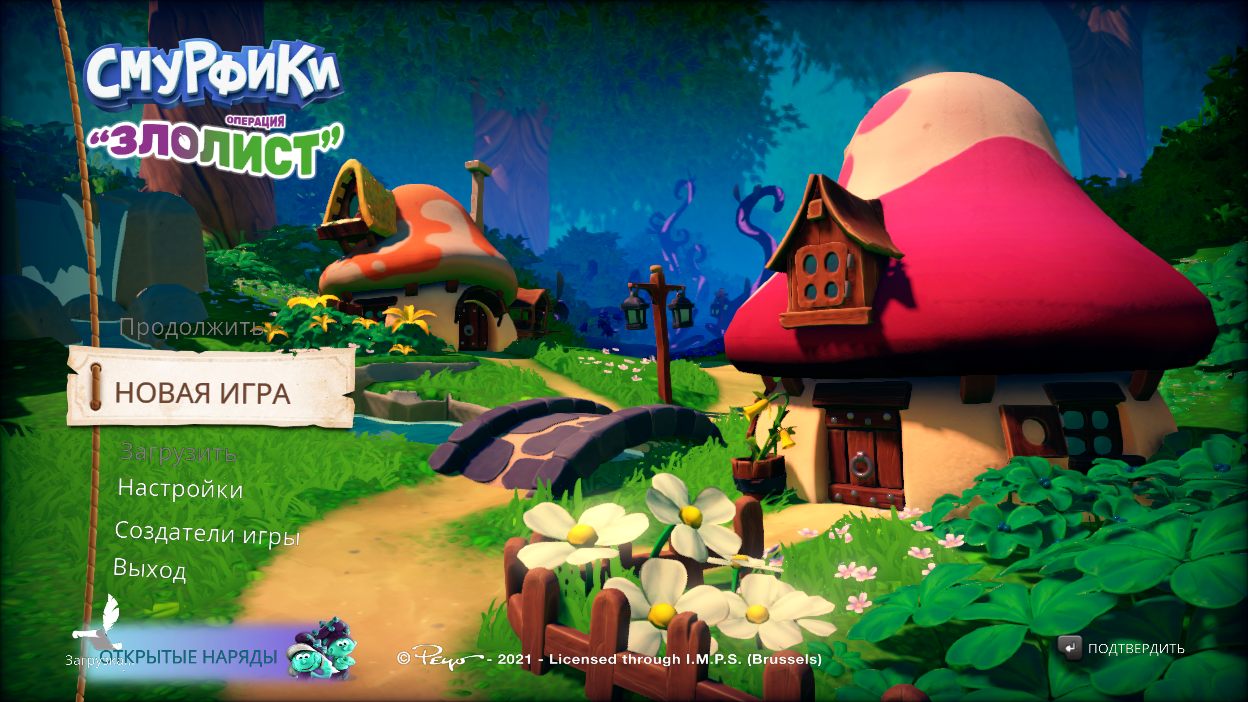Viewport: 1248px width, 702px height.
Task: Open the Настройки menu
Action: click(180, 489)
